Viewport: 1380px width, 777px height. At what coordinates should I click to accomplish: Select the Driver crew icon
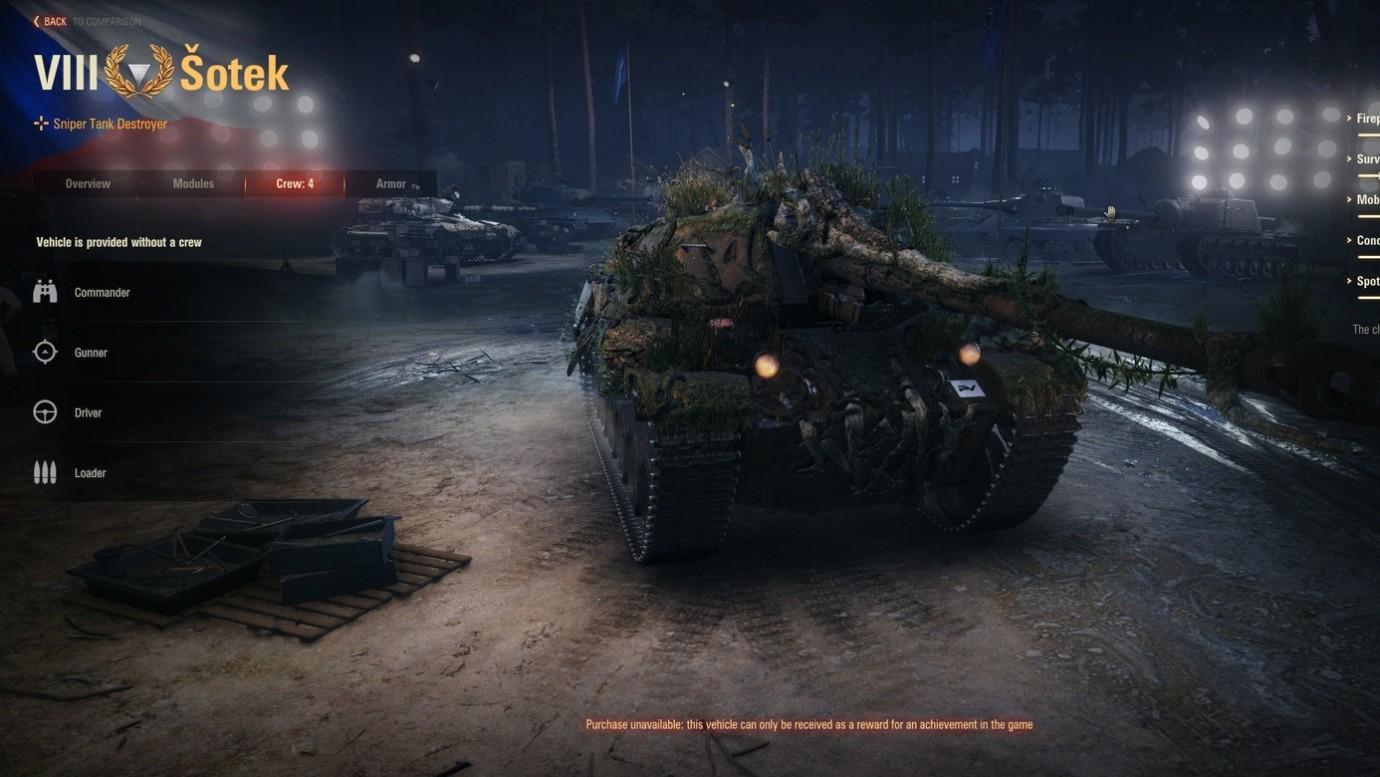pyautogui.click(x=44, y=411)
